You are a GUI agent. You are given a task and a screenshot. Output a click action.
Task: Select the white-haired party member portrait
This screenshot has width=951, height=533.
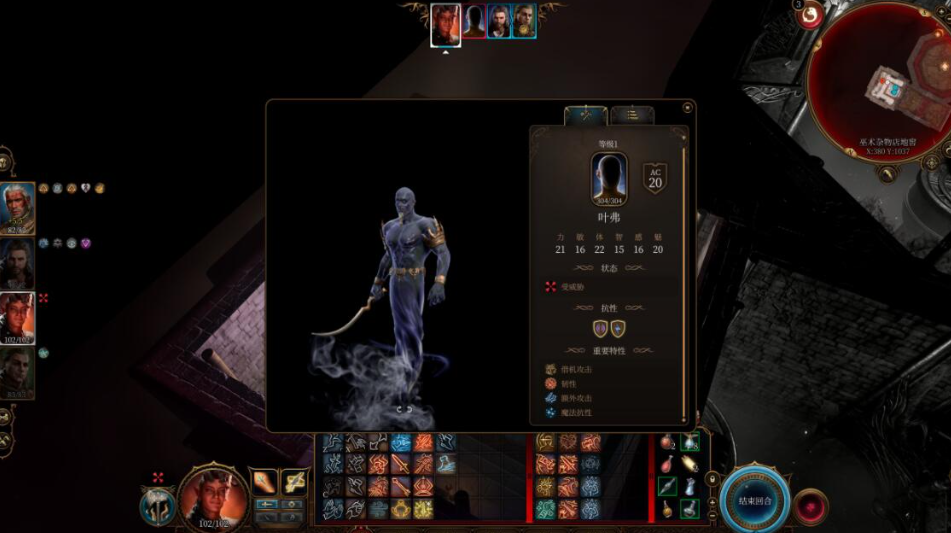point(17,208)
